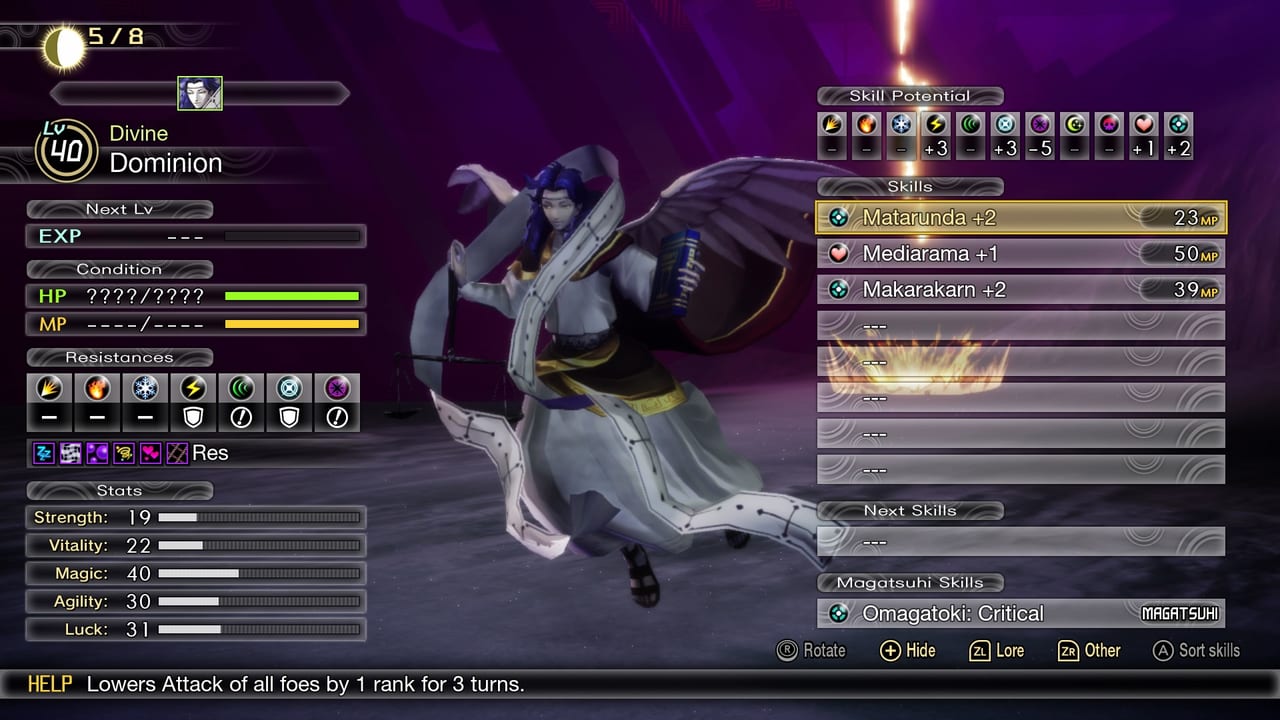Select the Sleep ailment resistance icon
The image size is (1280, 720).
pyautogui.click(x=45, y=452)
